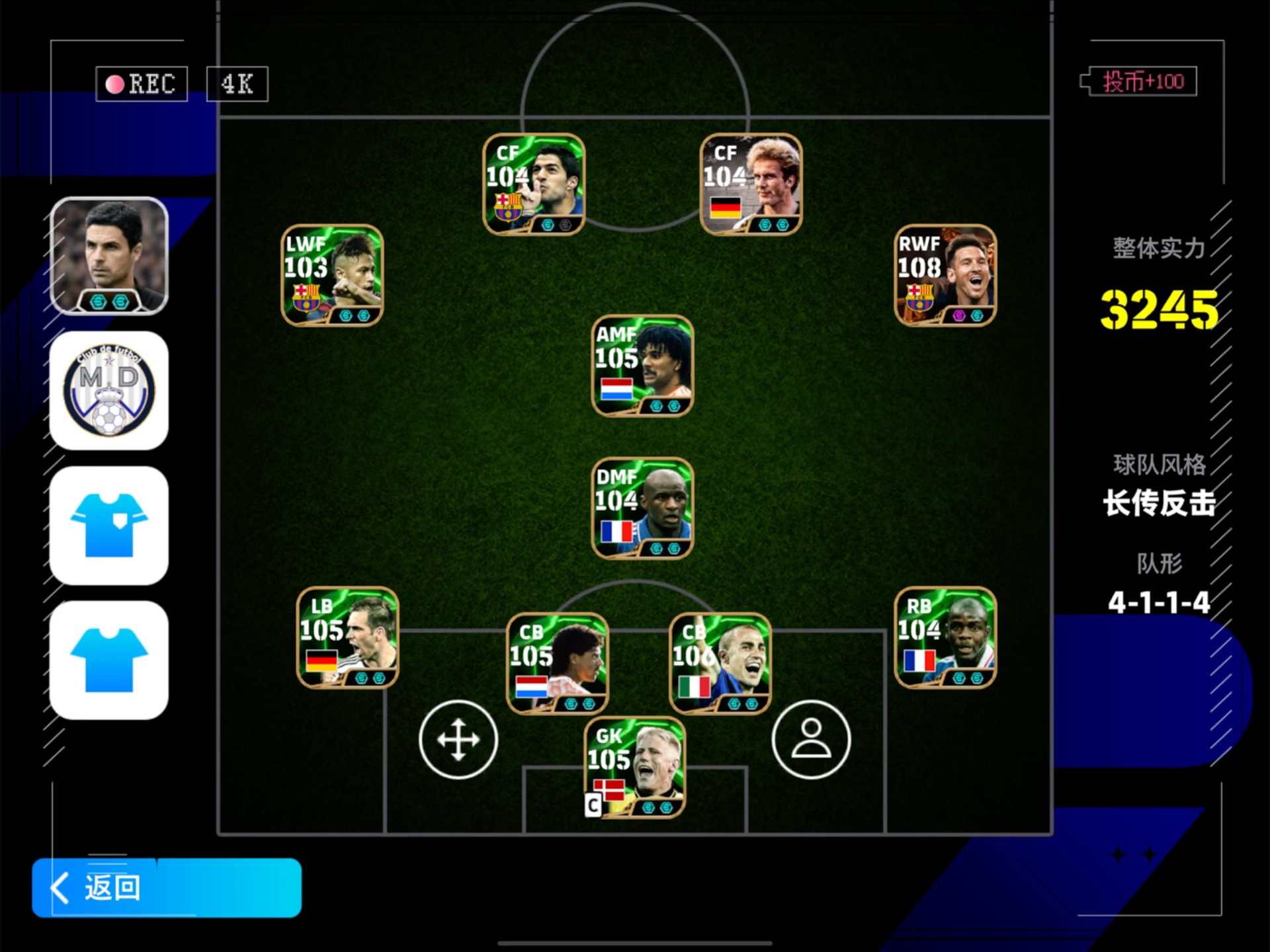Select the MD club emblem tile
Viewport: 1270px width, 952px height.
point(109,391)
